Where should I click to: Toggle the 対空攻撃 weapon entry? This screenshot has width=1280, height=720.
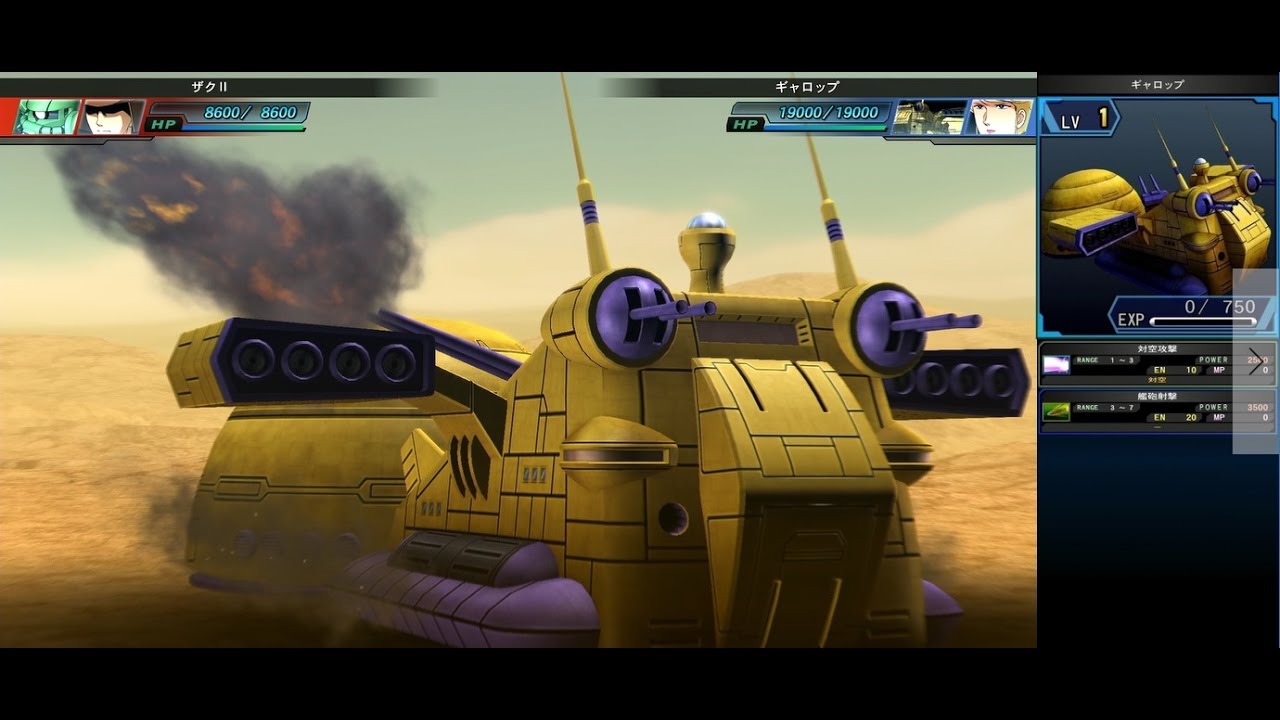(1150, 365)
